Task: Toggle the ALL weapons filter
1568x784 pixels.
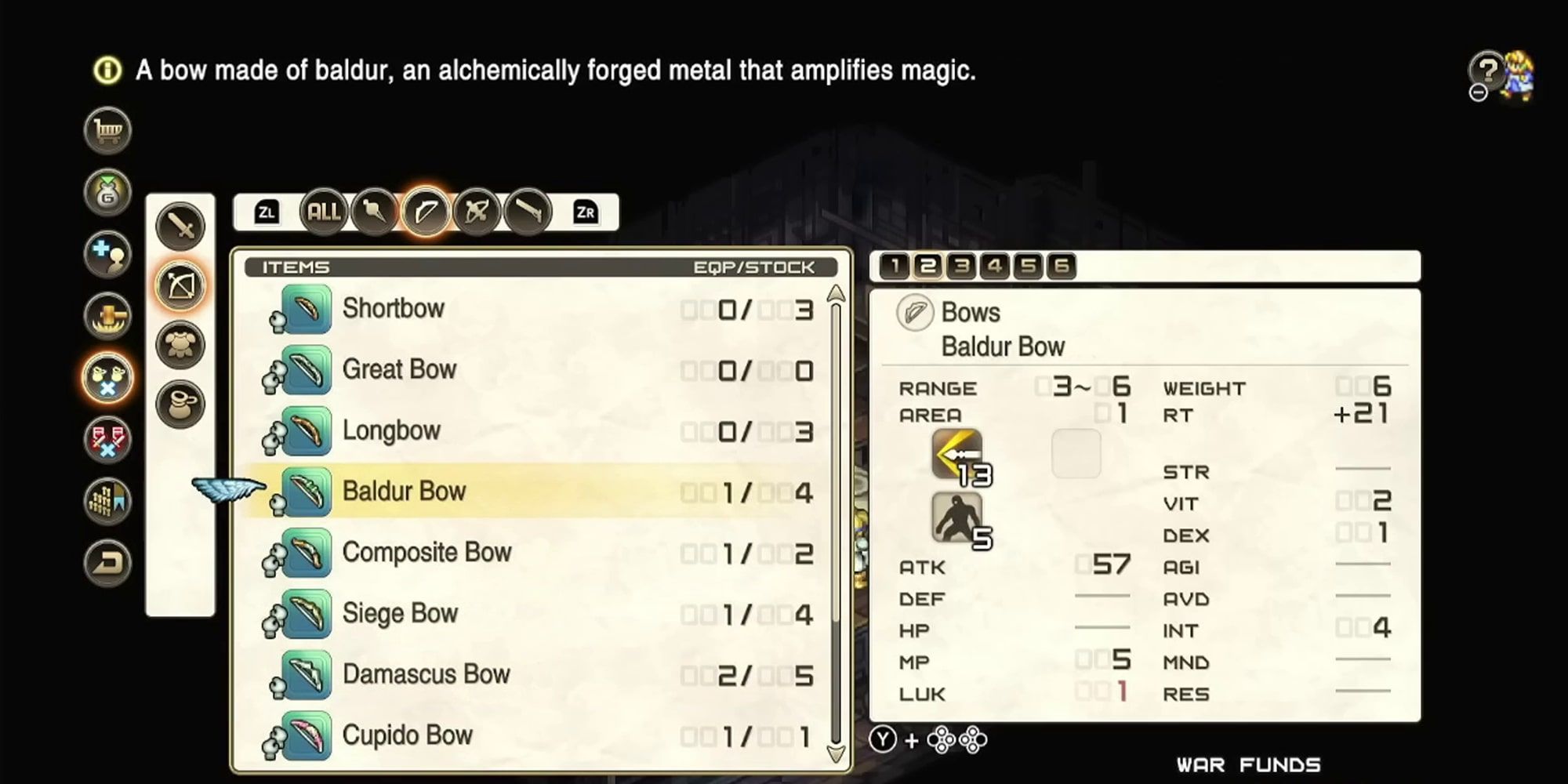Action: [x=324, y=212]
